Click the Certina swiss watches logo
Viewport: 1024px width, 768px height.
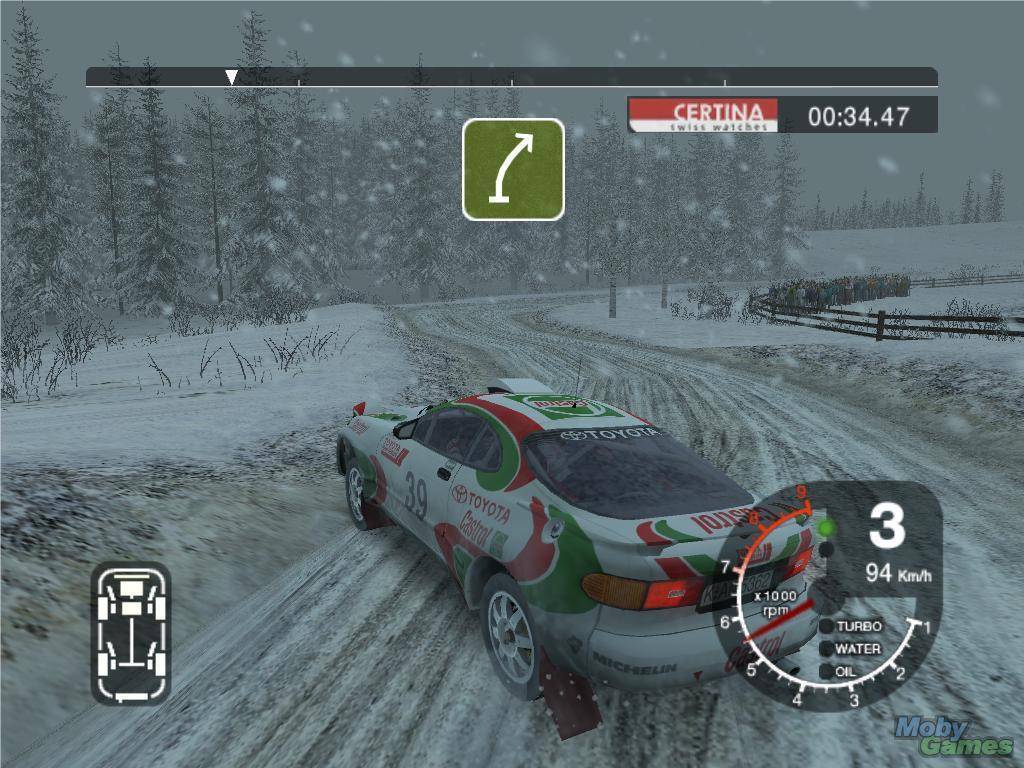coord(702,116)
